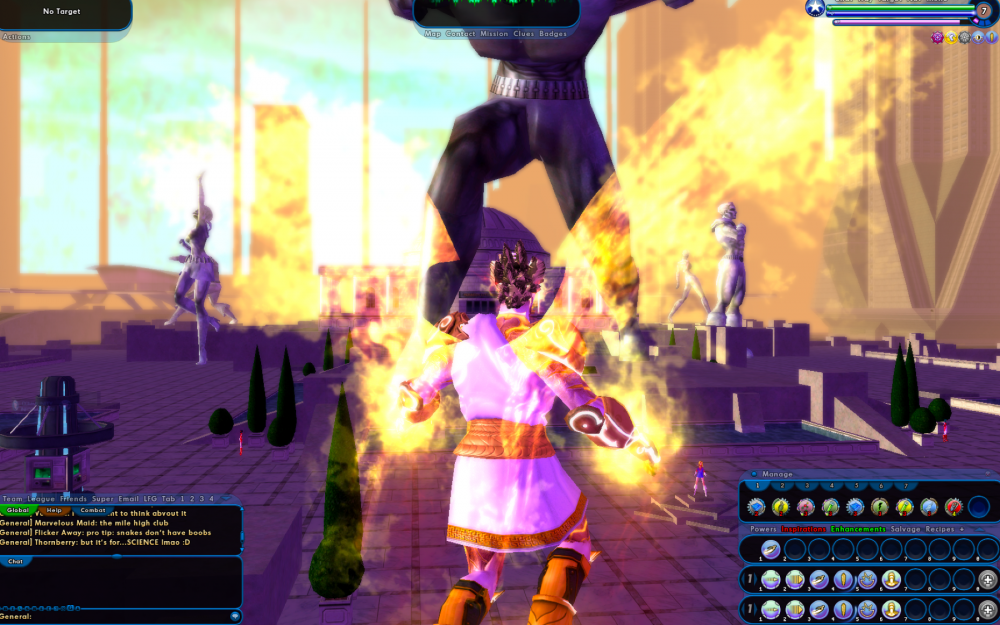Open the LFG queue

(151, 498)
